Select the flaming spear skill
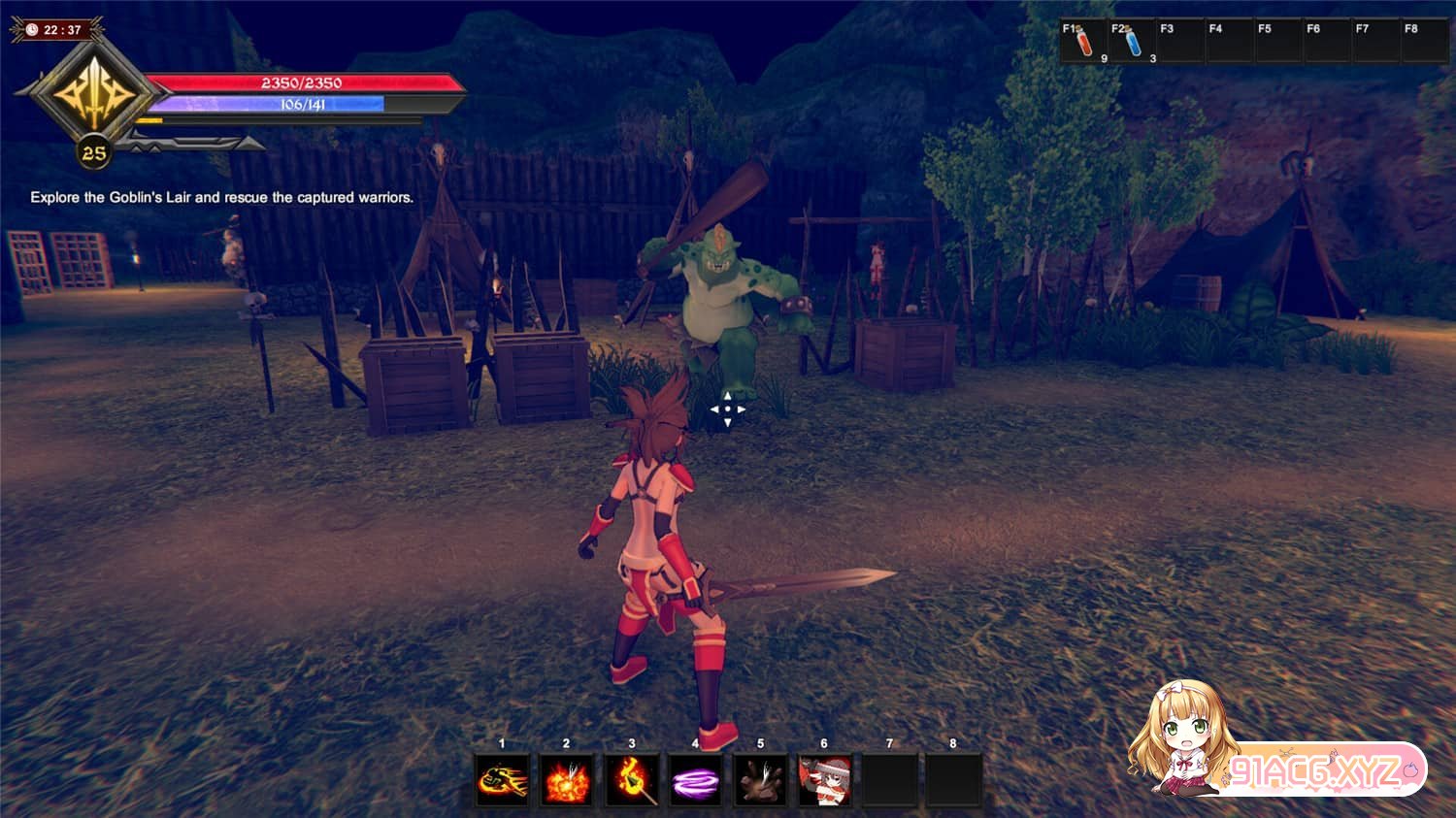The image size is (1456, 818). coord(632,780)
